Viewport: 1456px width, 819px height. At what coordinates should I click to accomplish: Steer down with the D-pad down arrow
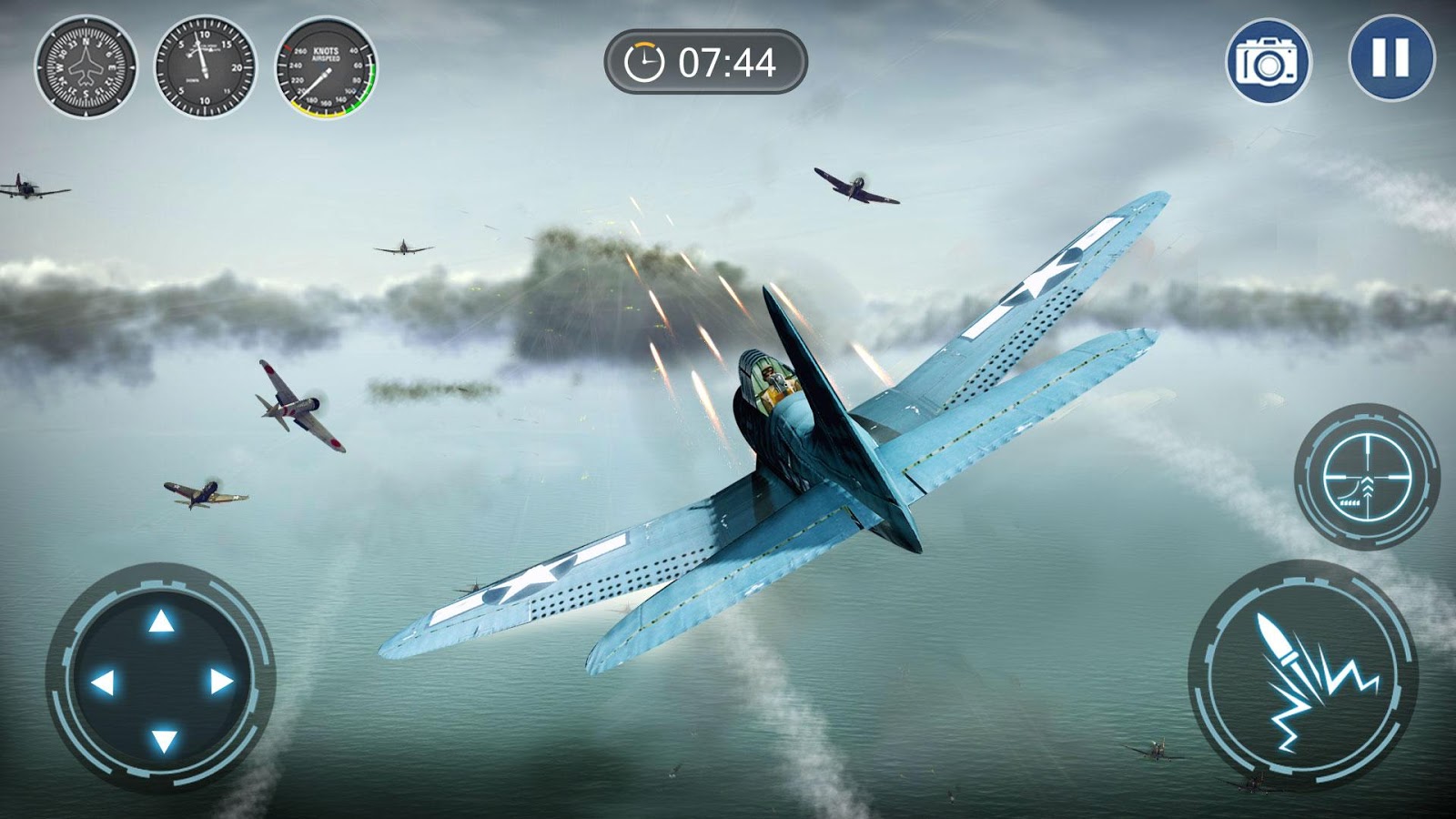163,740
